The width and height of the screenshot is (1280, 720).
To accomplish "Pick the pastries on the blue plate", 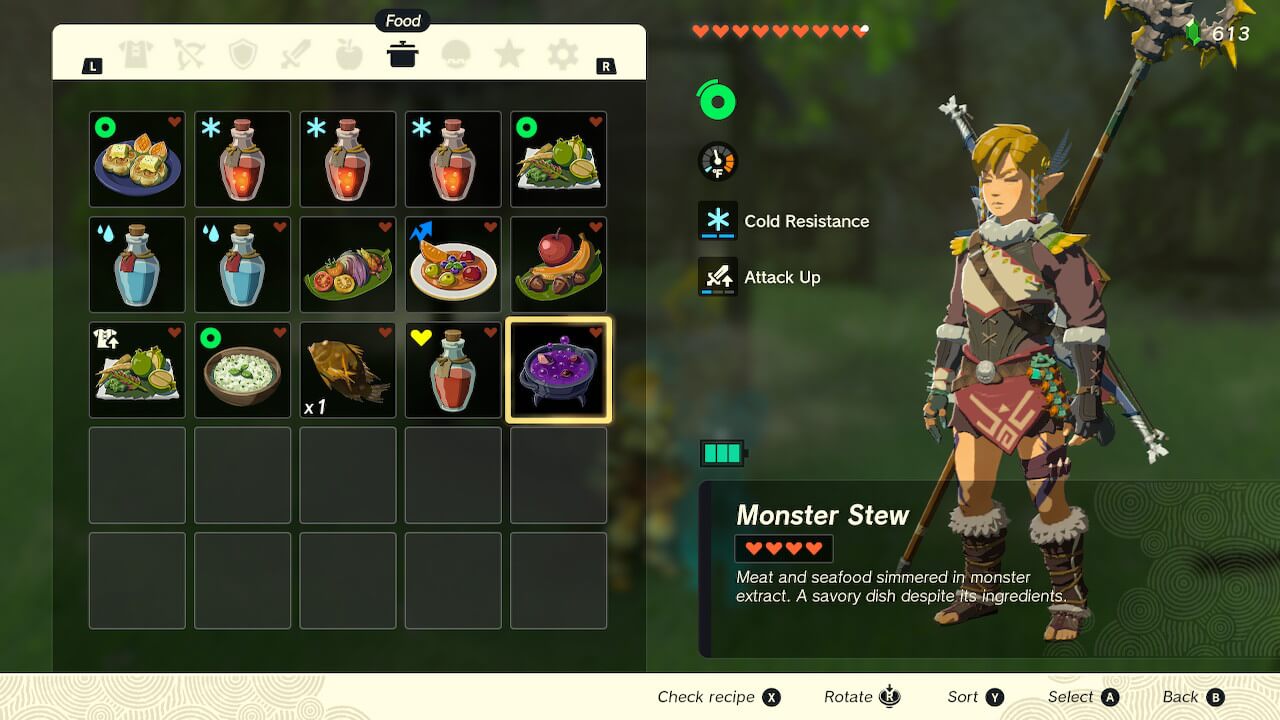I will 137,159.
